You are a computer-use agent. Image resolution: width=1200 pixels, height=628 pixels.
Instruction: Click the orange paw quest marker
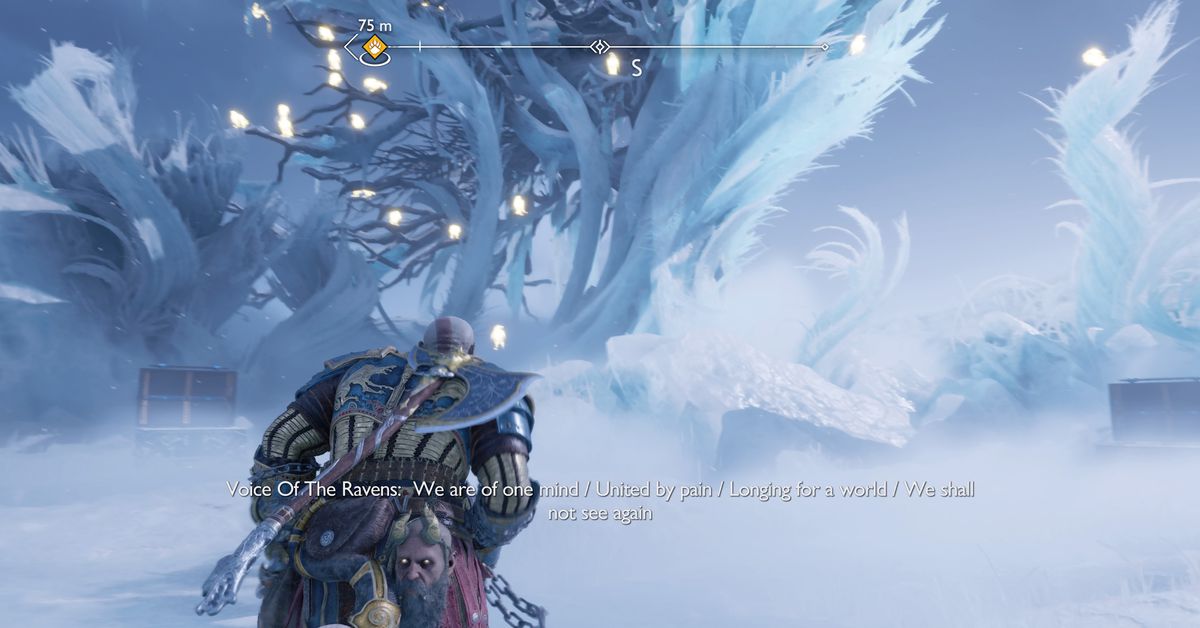pos(375,46)
